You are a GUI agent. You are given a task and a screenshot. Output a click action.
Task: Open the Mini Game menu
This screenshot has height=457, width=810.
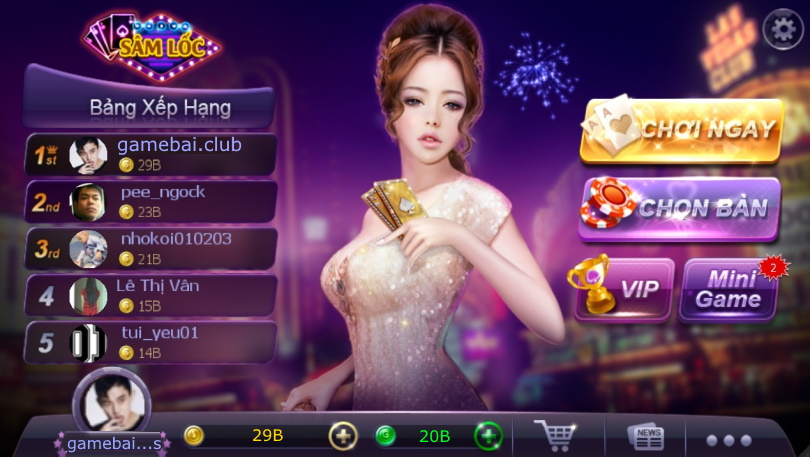pyautogui.click(x=728, y=288)
